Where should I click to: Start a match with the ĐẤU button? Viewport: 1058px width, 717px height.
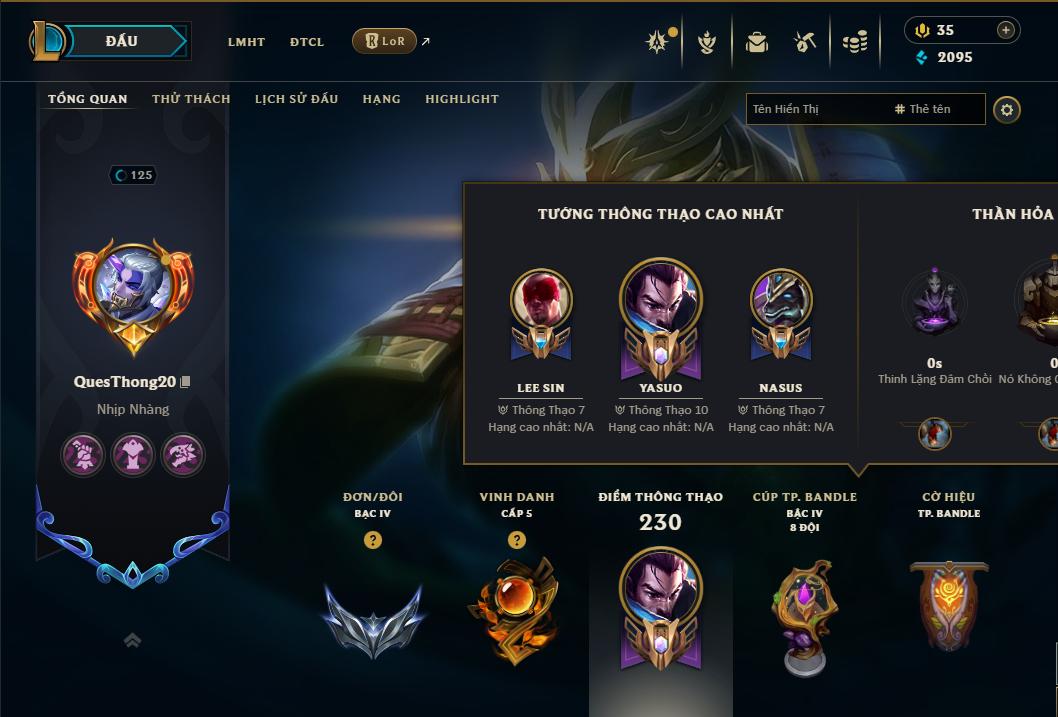pyautogui.click(x=122, y=41)
